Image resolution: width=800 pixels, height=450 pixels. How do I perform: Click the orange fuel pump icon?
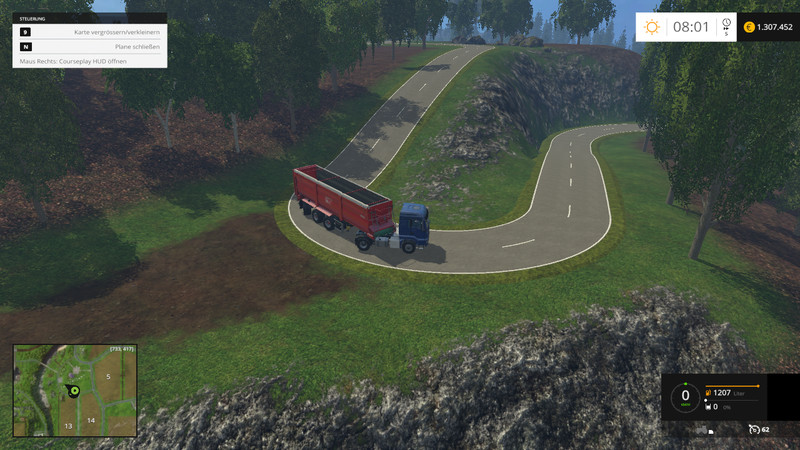[x=708, y=392]
